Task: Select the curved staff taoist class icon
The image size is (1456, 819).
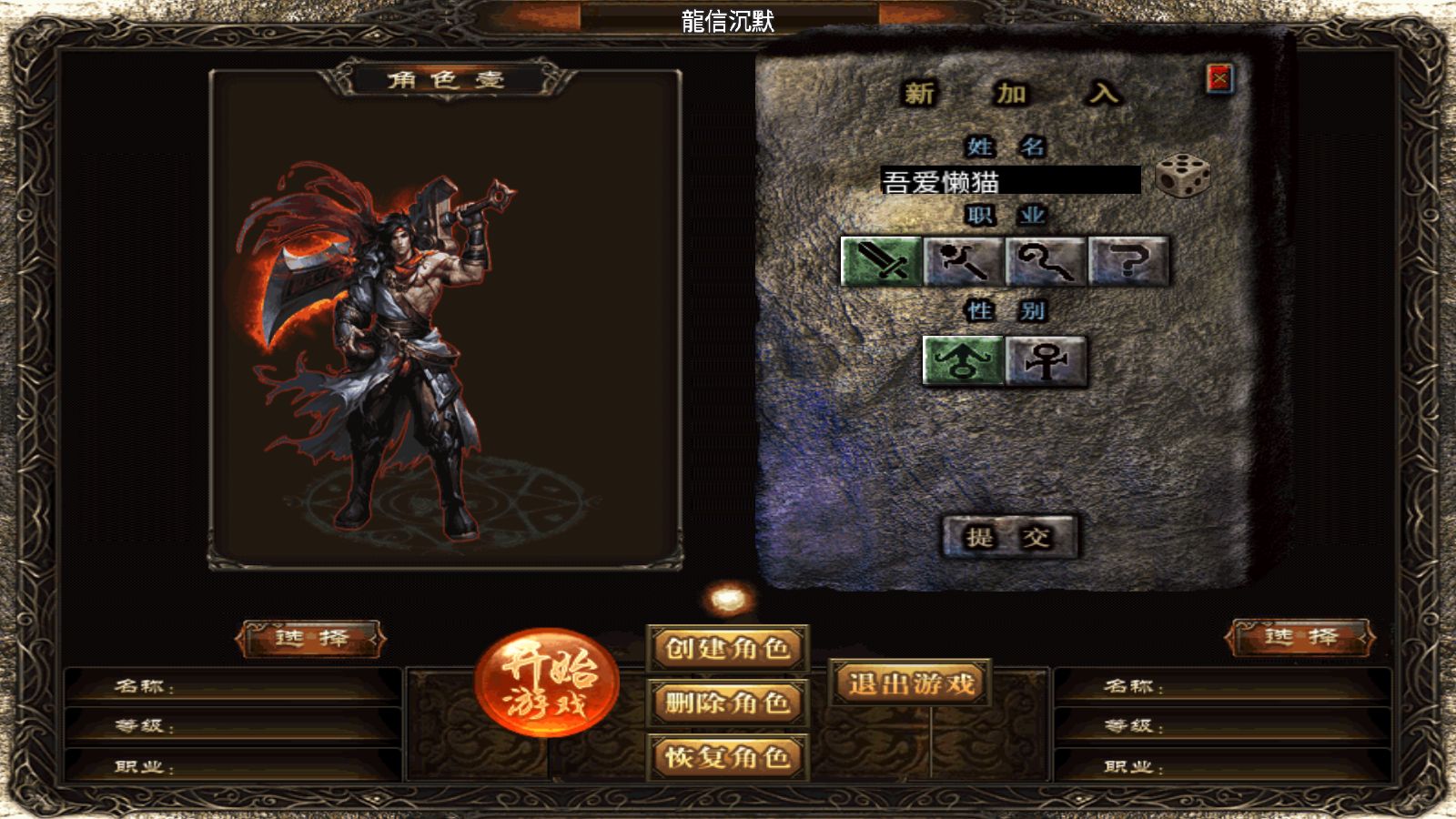Action: [x=1046, y=262]
